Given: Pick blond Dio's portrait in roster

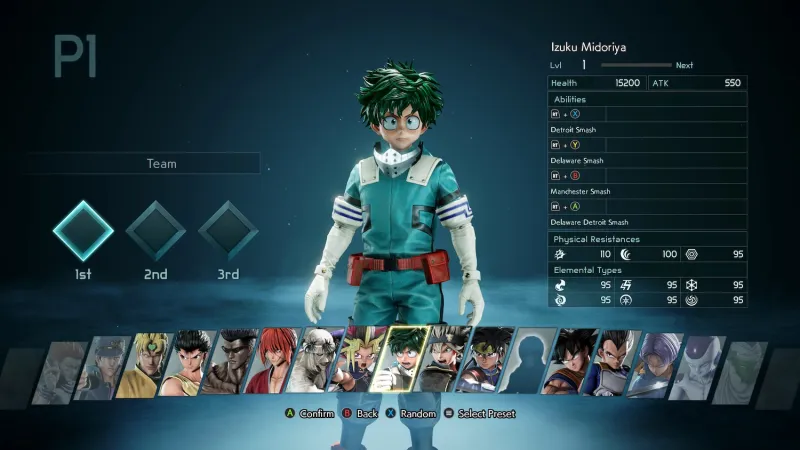Looking at the screenshot, I should click(x=144, y=363).
